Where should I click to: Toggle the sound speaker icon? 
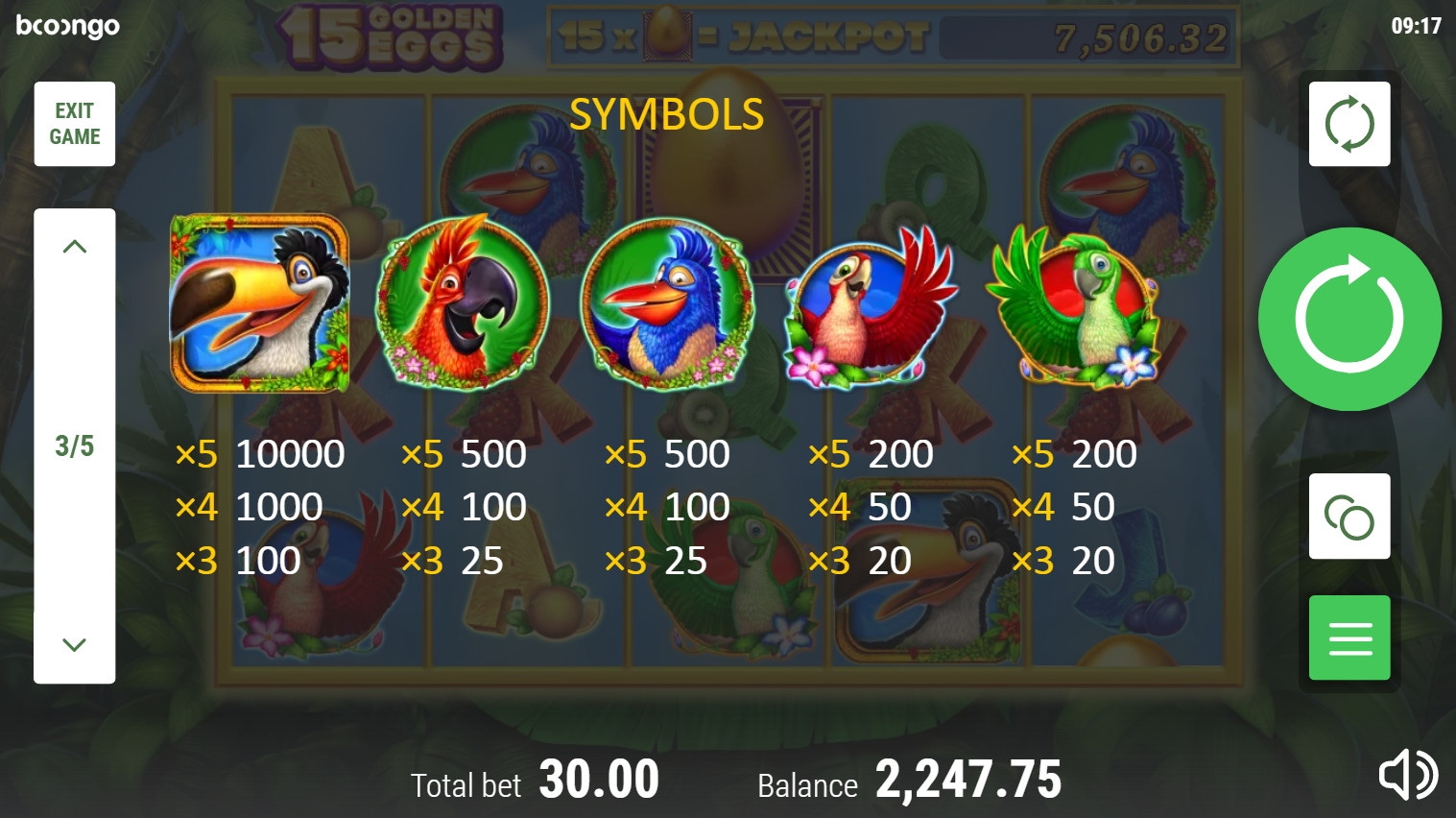pyautogui.click(x=1407, y=775)
